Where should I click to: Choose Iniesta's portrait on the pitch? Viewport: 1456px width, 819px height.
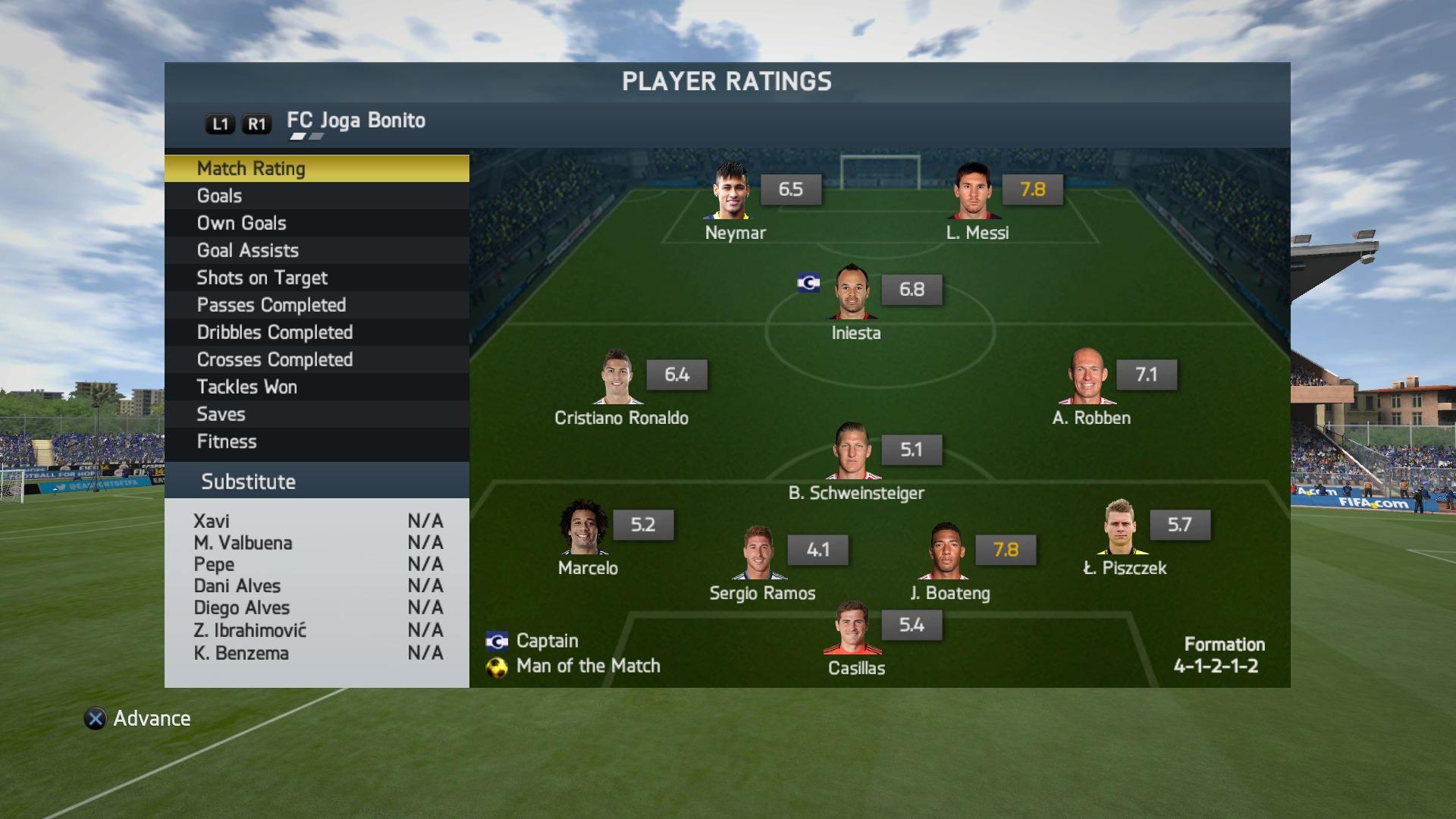854,291
